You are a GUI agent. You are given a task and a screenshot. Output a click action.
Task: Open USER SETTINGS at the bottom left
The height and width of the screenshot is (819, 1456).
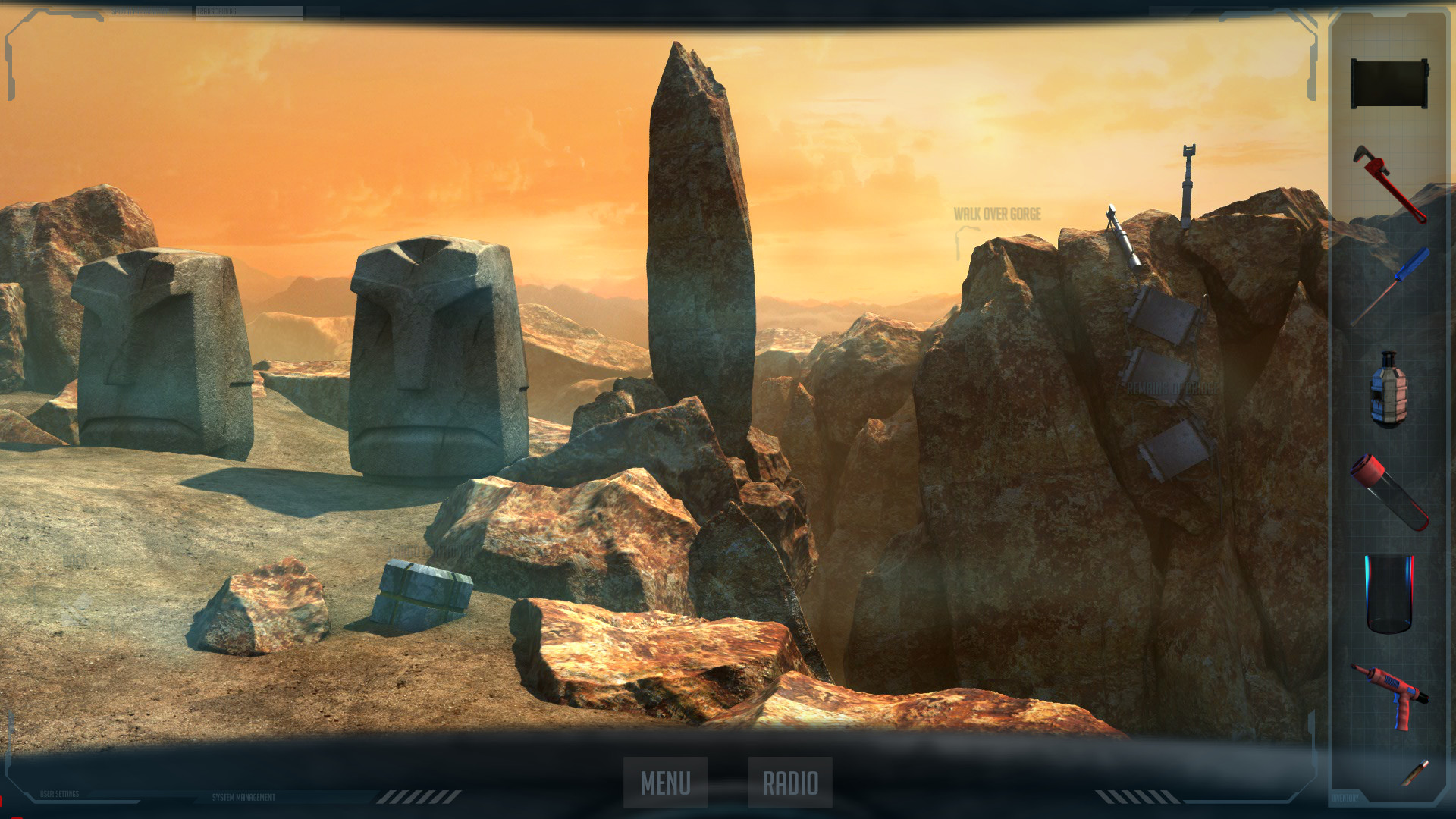[x=59, y=794]
